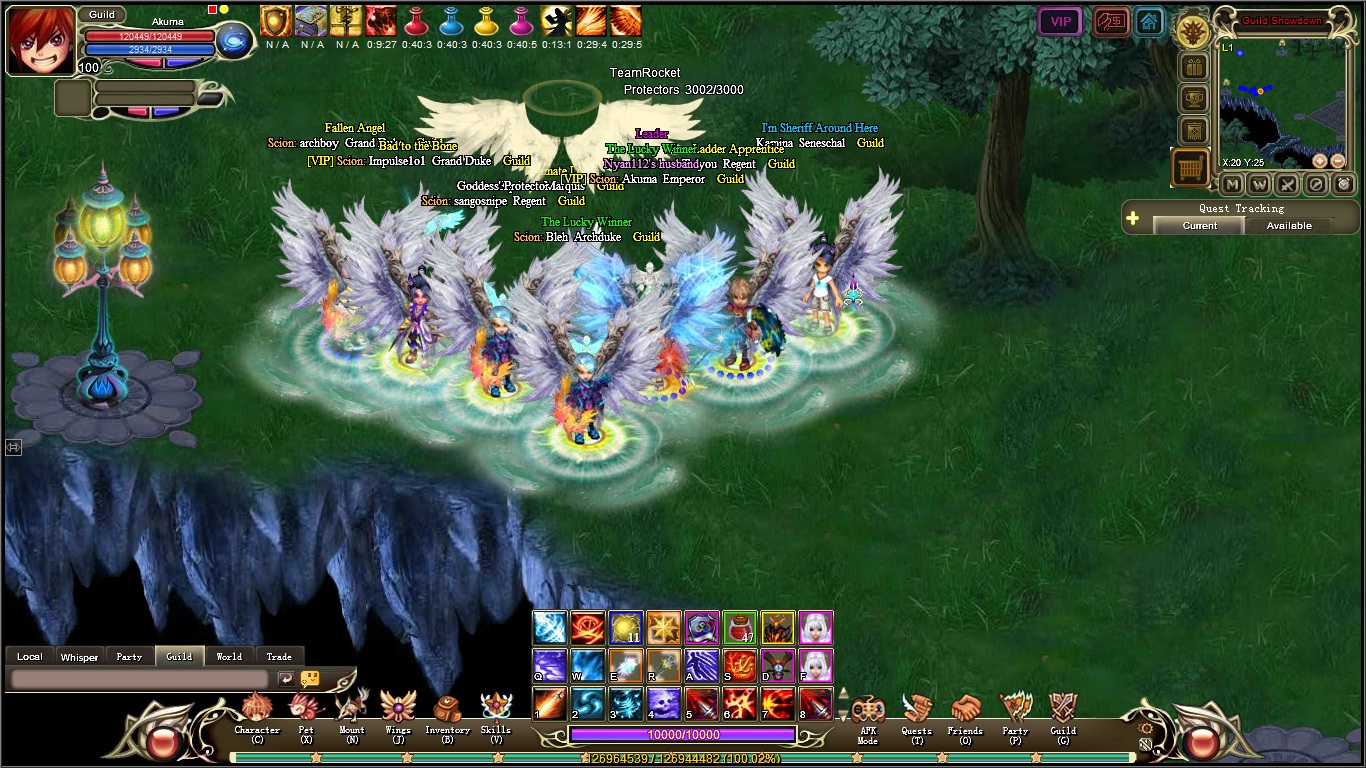
Task: Open the shopping cart store
Action: [1190, 169]
